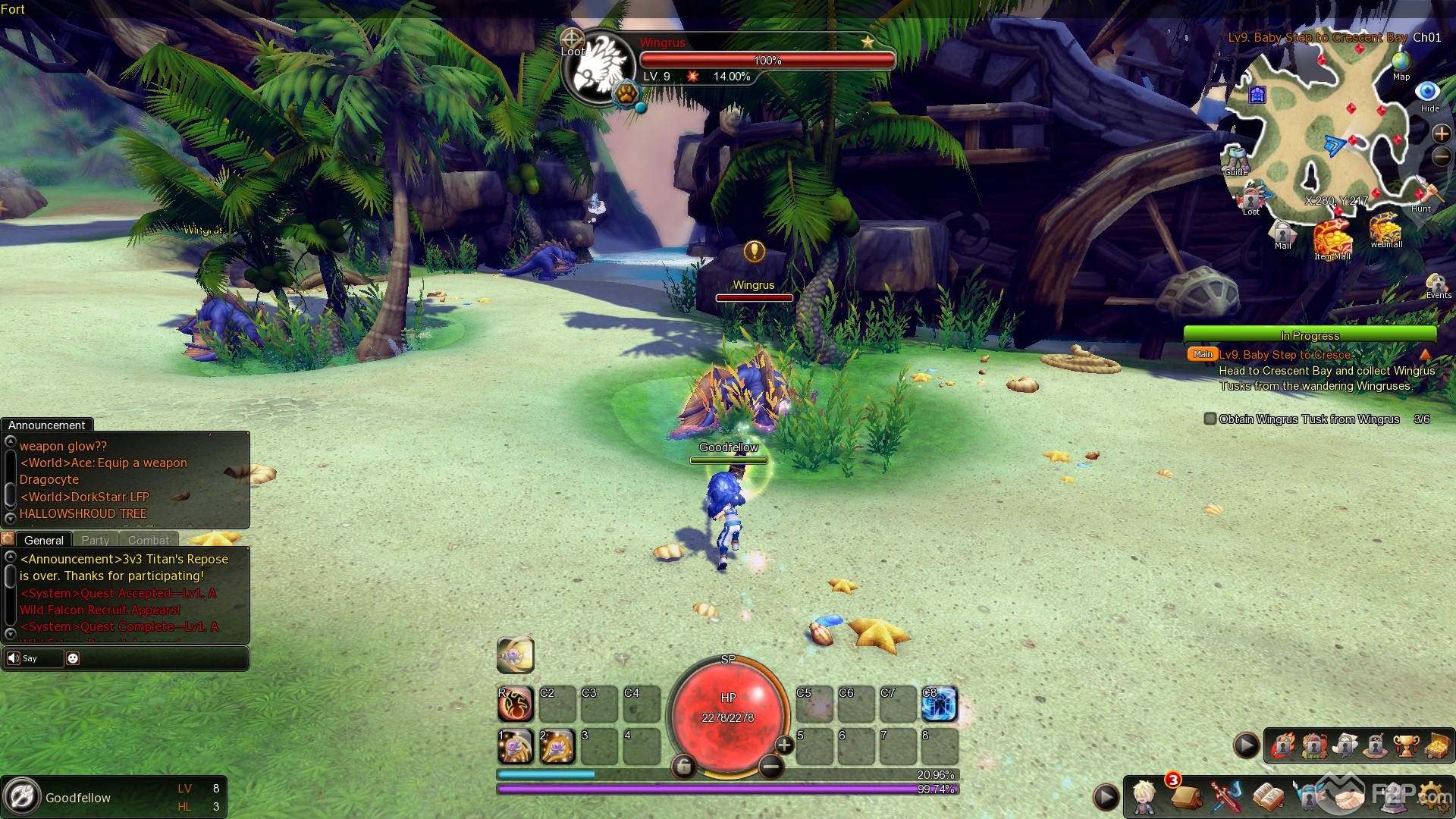
Task: Expand the right-side menu bar arrow
Action: coord(1246,745)
